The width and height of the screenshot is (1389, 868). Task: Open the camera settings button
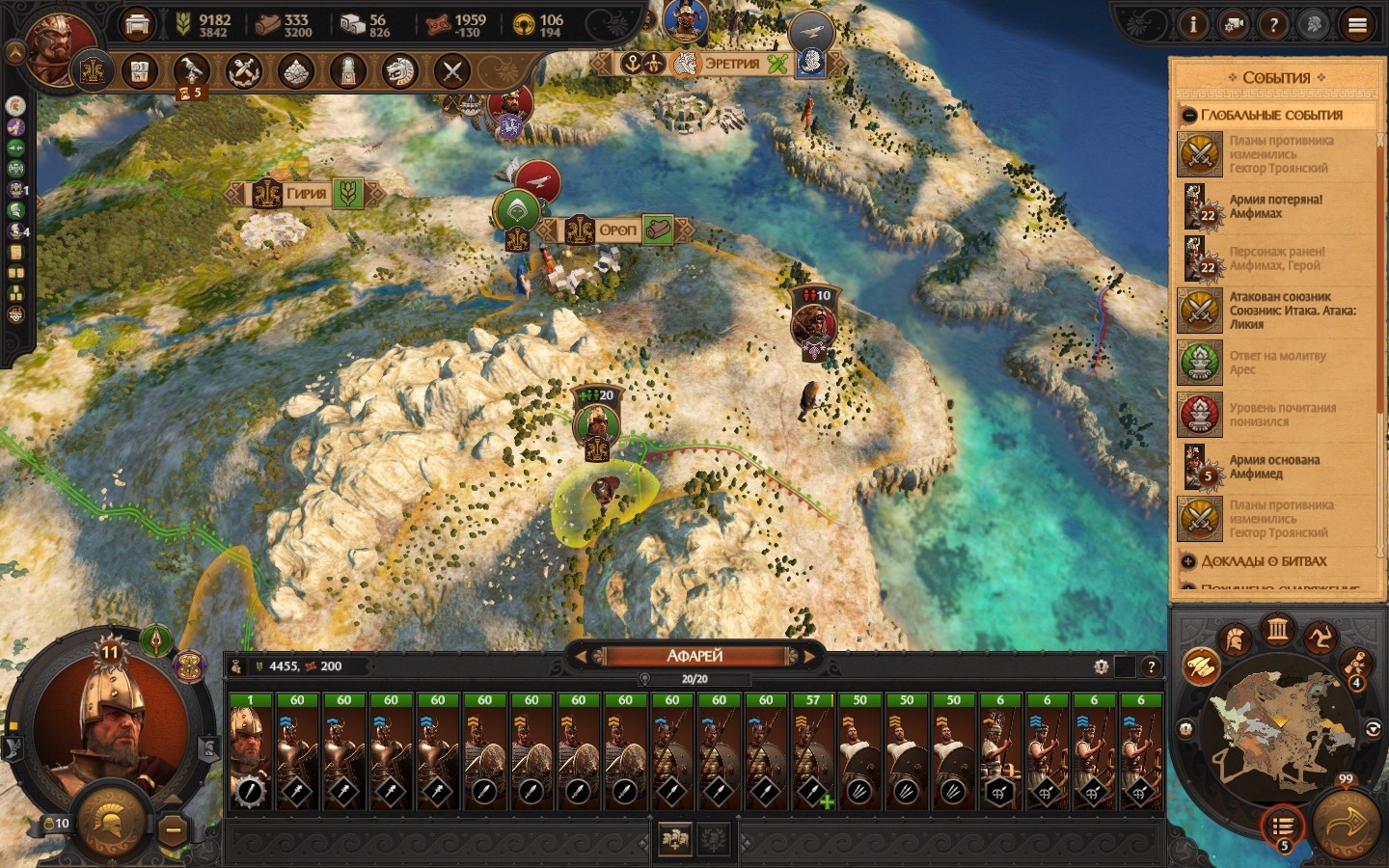pos(1233,25)
